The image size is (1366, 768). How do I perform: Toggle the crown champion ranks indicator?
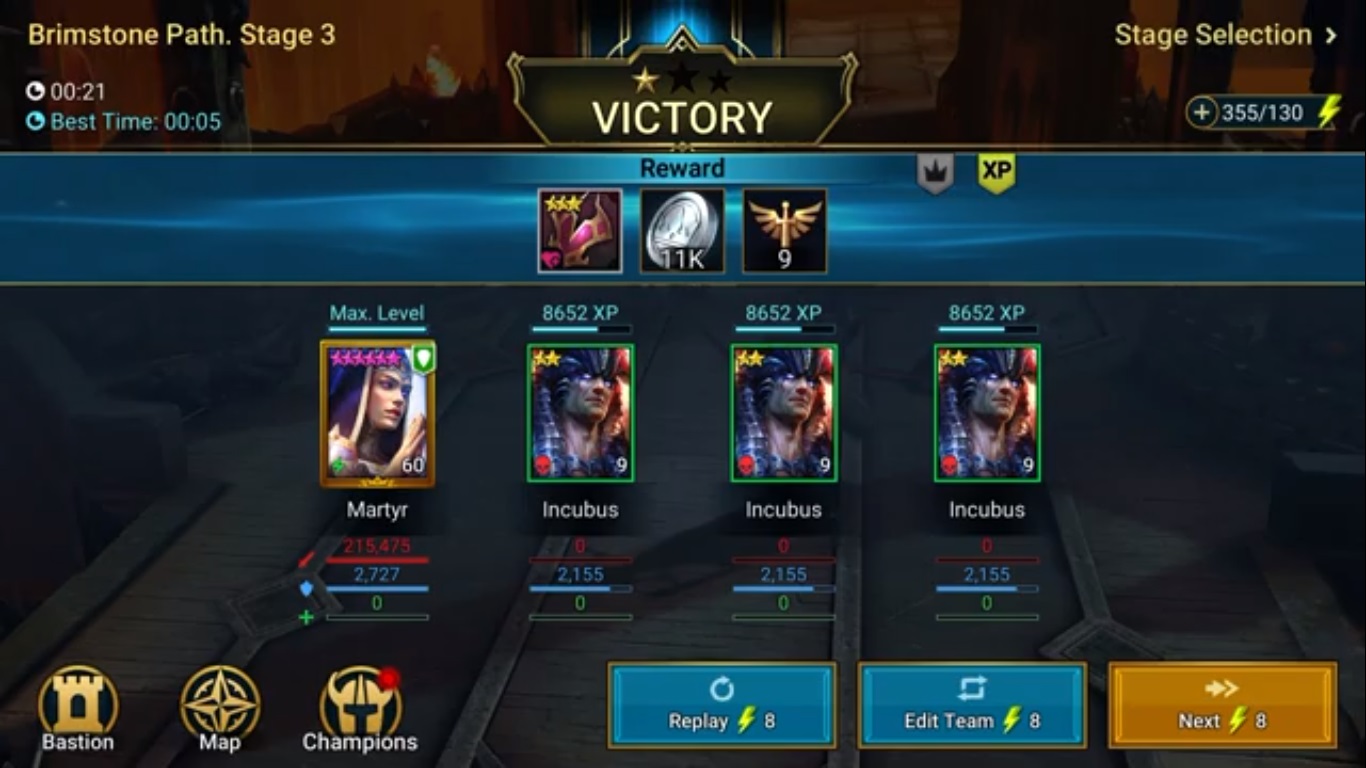click(935, 170)
